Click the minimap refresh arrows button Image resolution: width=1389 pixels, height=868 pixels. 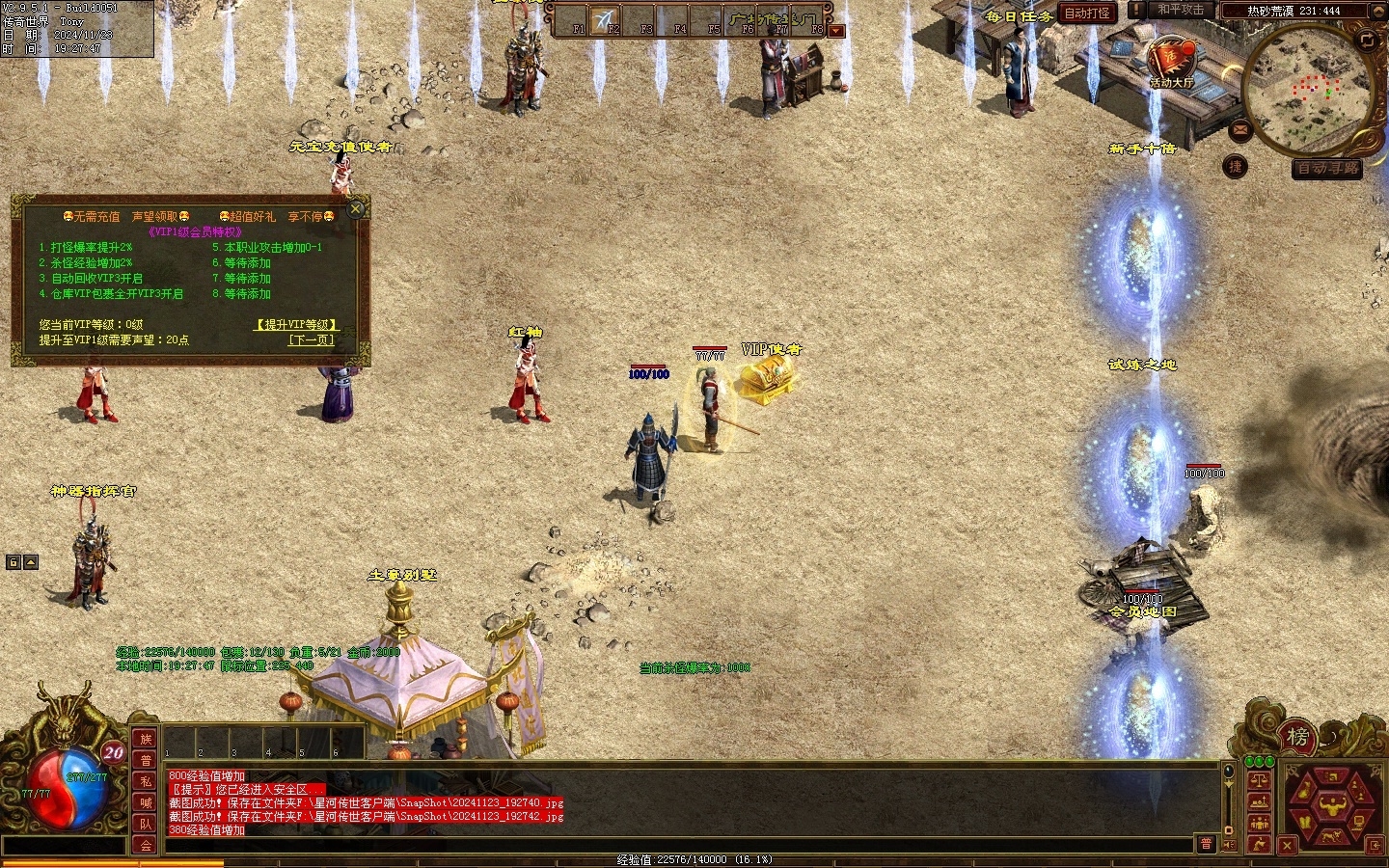click(1367, 40)
